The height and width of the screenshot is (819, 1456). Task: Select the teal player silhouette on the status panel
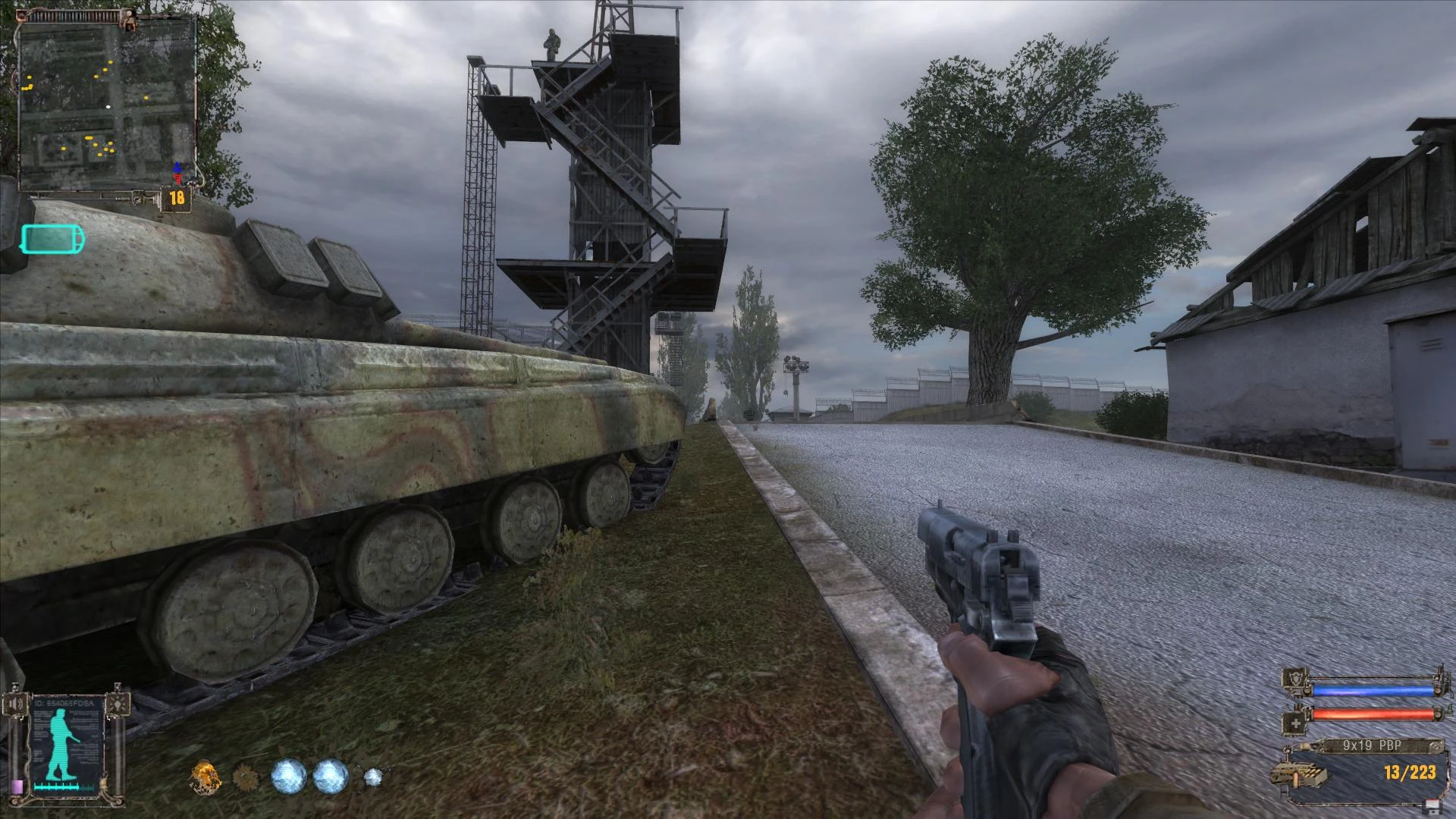pyautogui.click(x=61, y=740)
